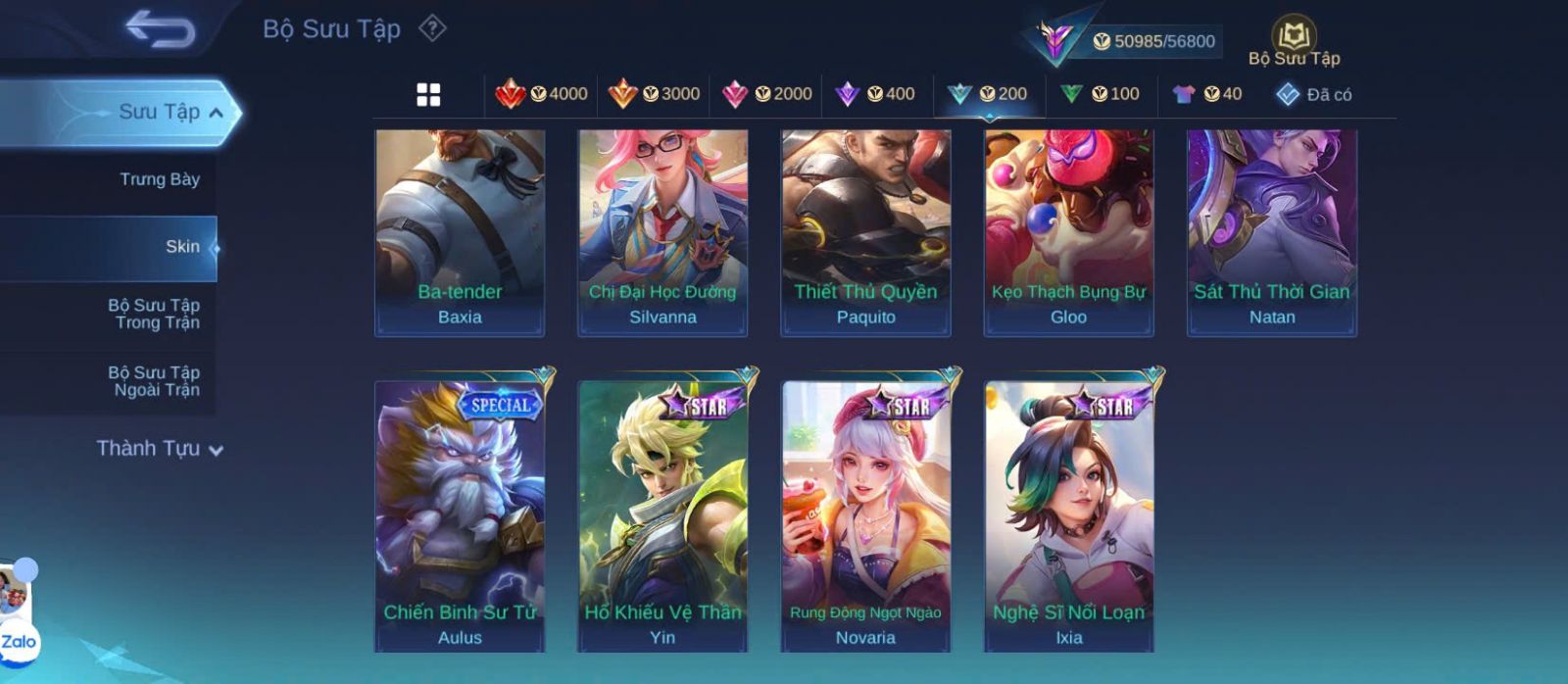Screen dimensions: 1568x684
Task: Collapse the Sưu Tập menu section
Action: (x=216, y=113)
